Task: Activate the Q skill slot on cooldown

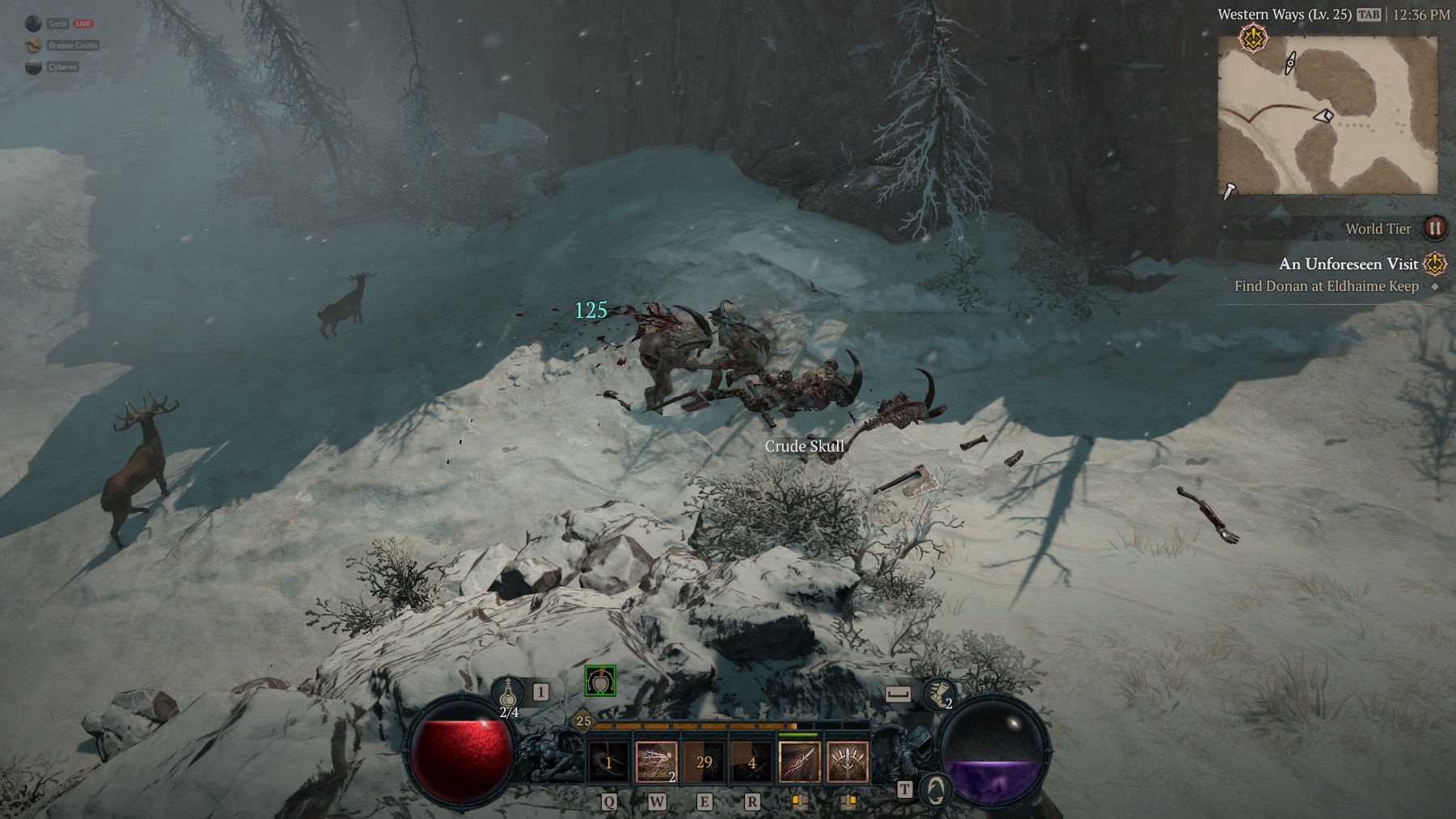Action: (x=609, y=762)
